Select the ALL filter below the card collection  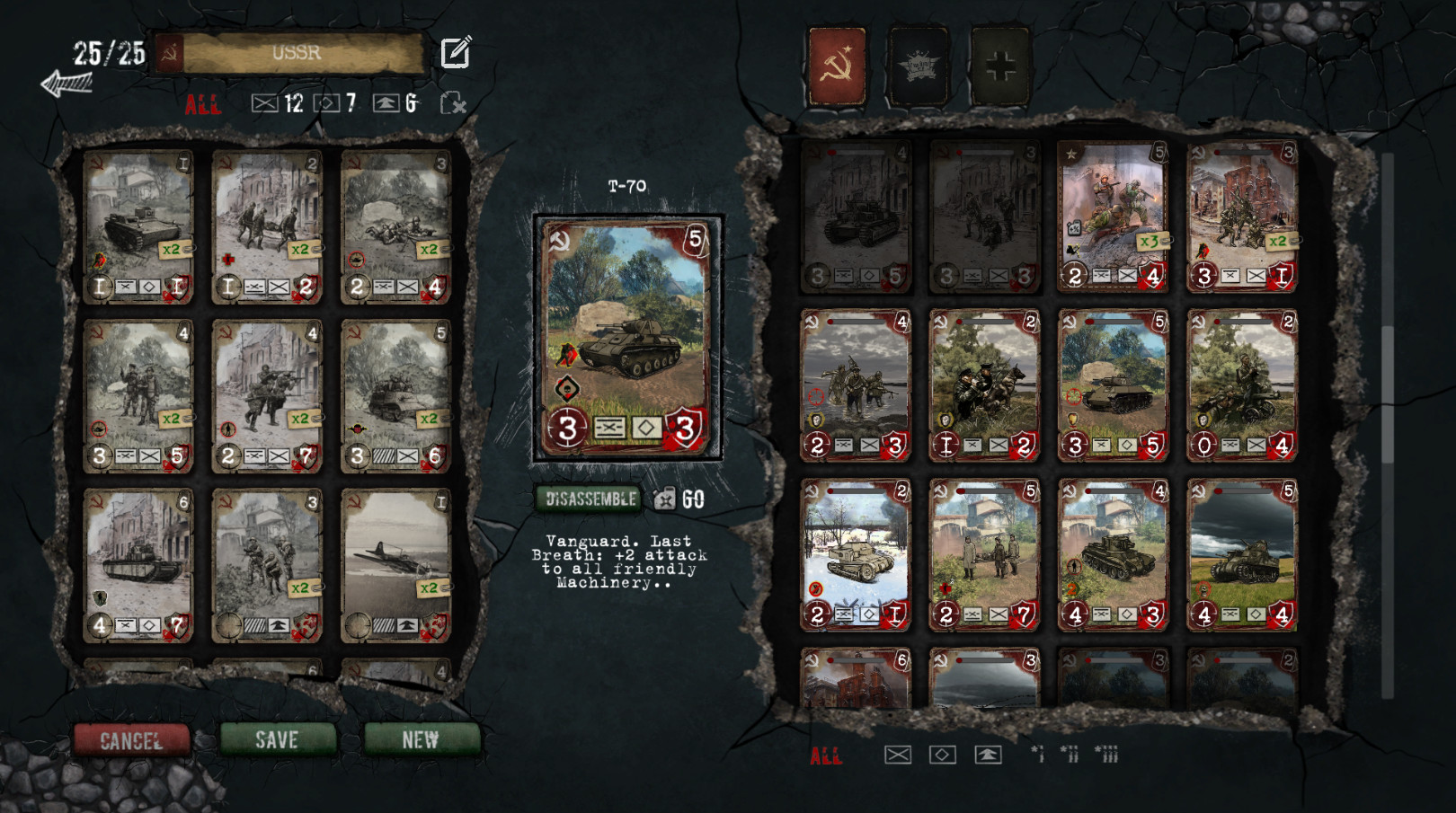[x=828, y=756]
